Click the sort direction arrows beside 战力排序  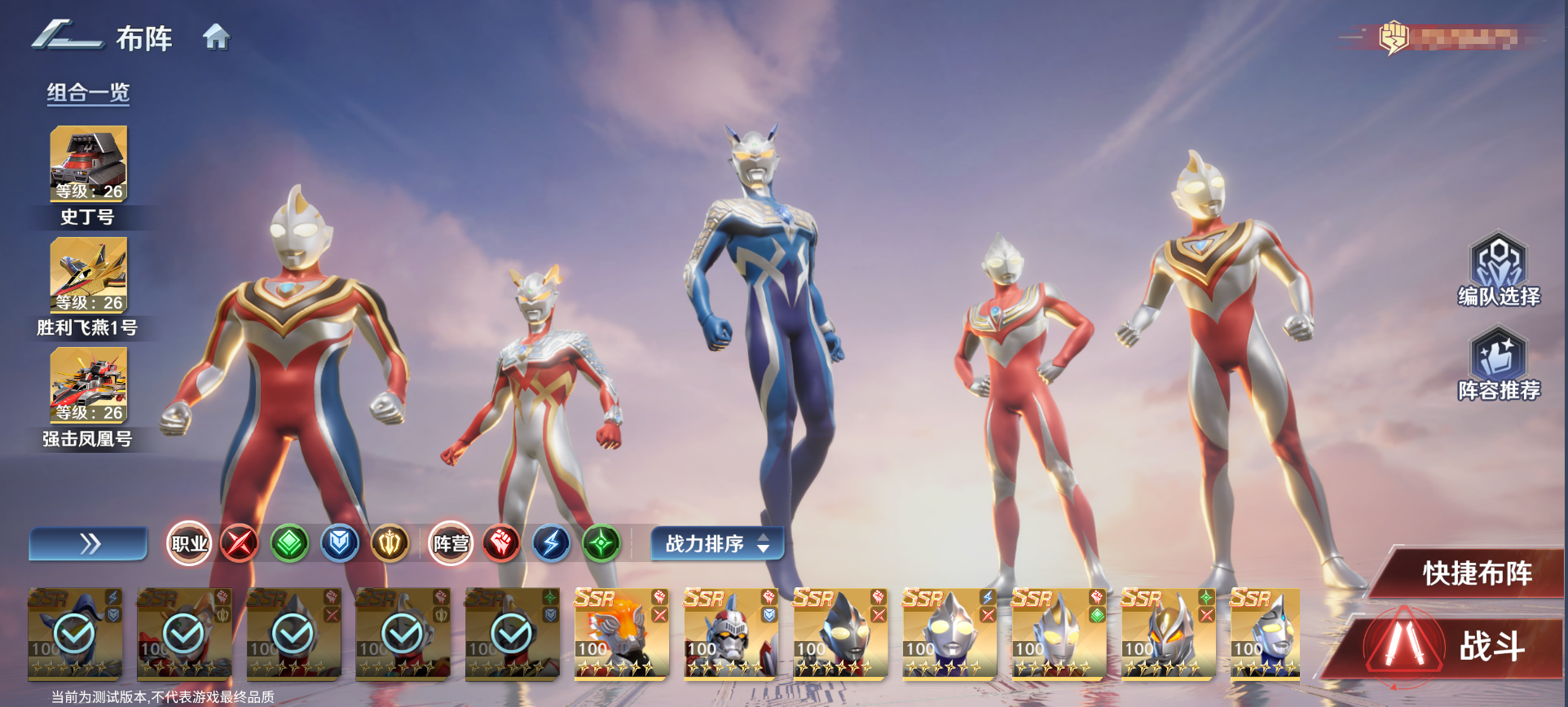pos(764,543)
